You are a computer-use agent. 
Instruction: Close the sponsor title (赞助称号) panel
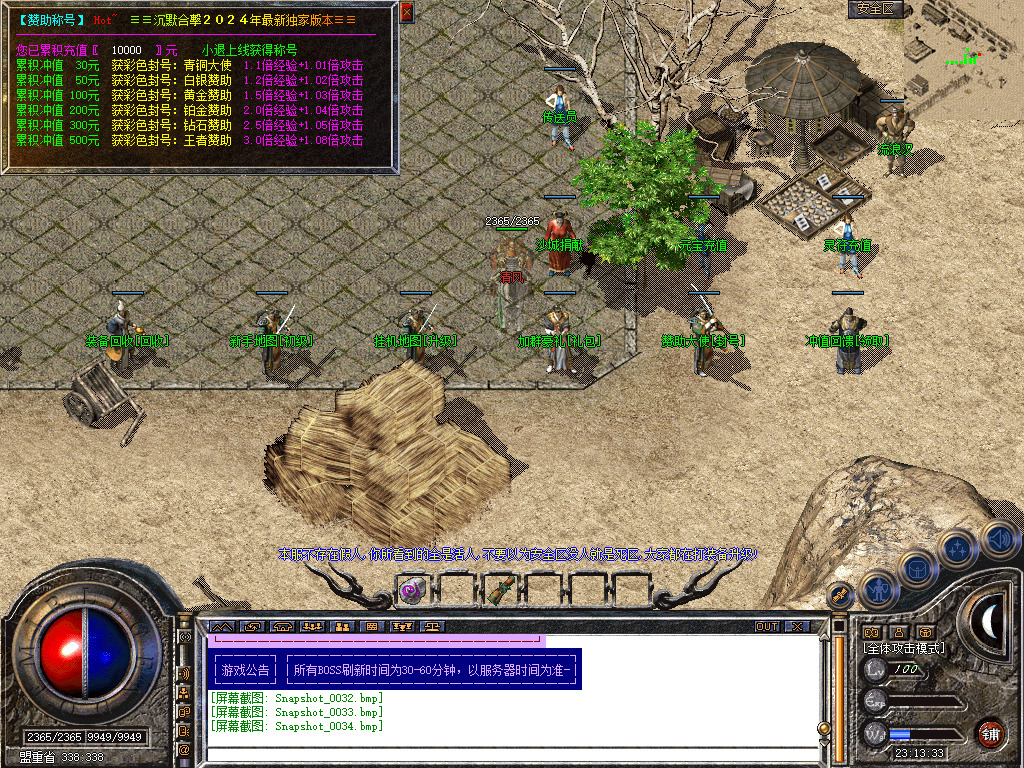pyautogui.click(x=406, y=12)
